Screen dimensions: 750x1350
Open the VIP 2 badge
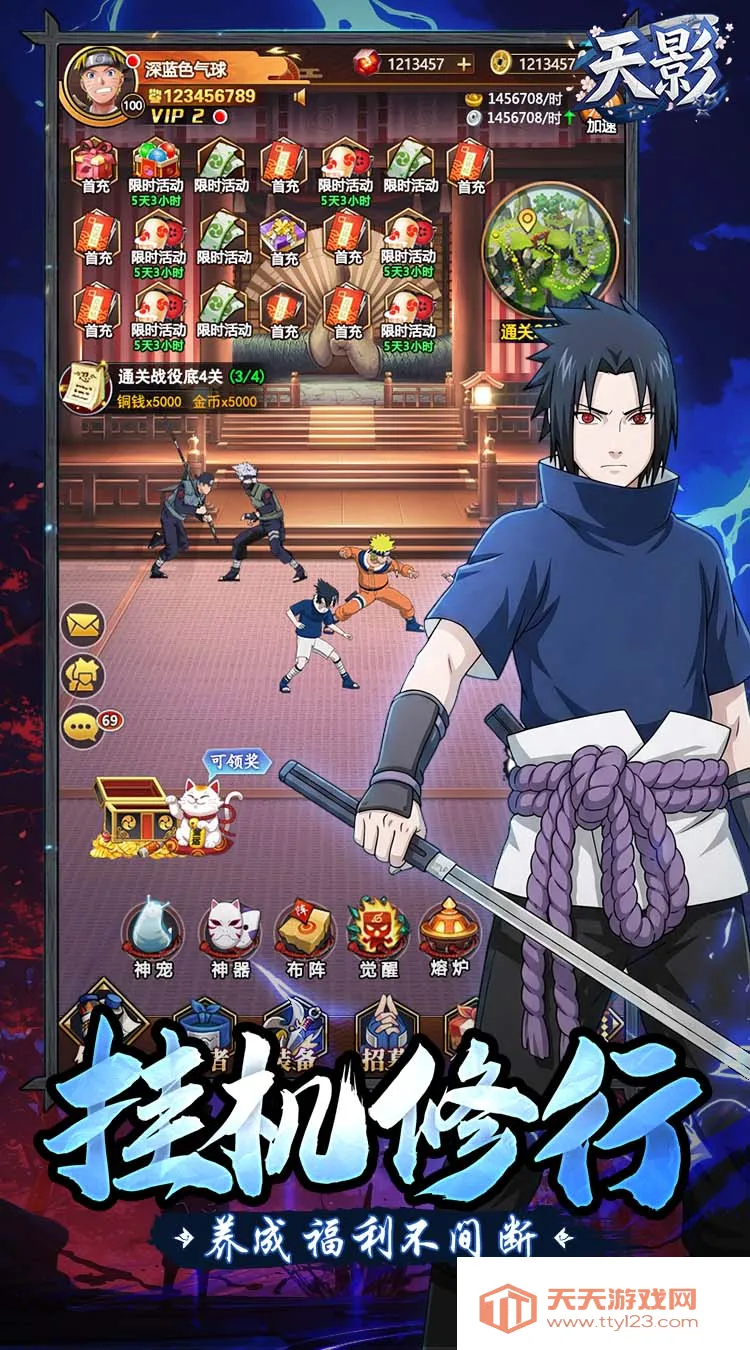[178, 116]
